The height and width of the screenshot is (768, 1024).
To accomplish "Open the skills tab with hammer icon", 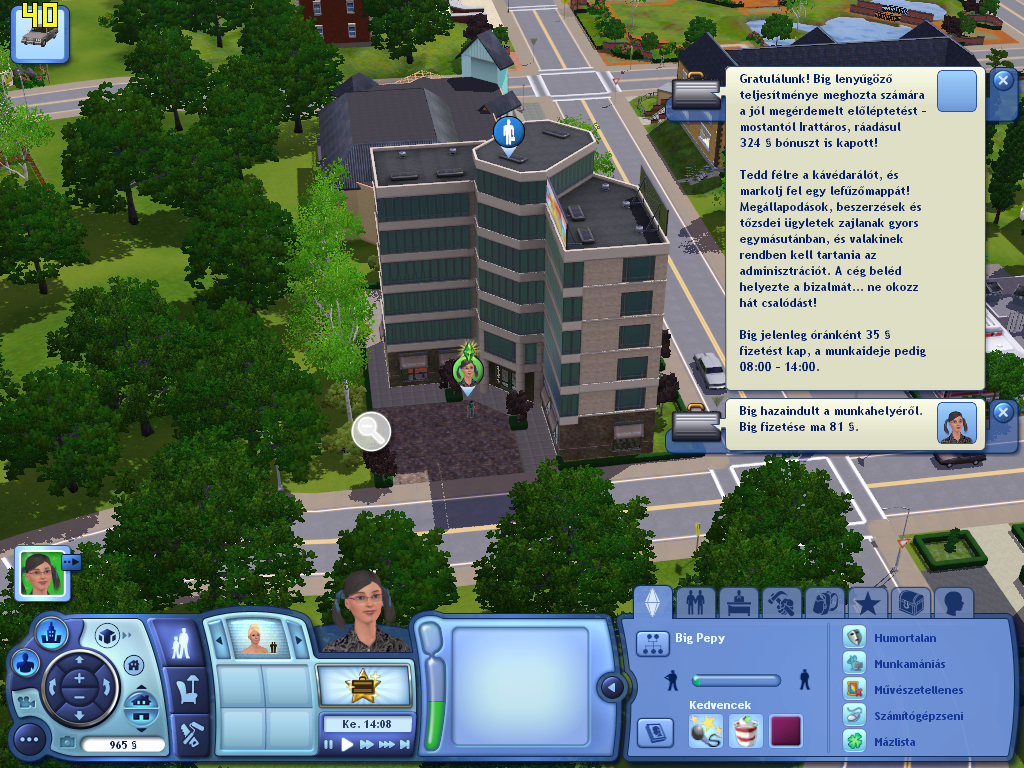I will click(x=781, y=602).
